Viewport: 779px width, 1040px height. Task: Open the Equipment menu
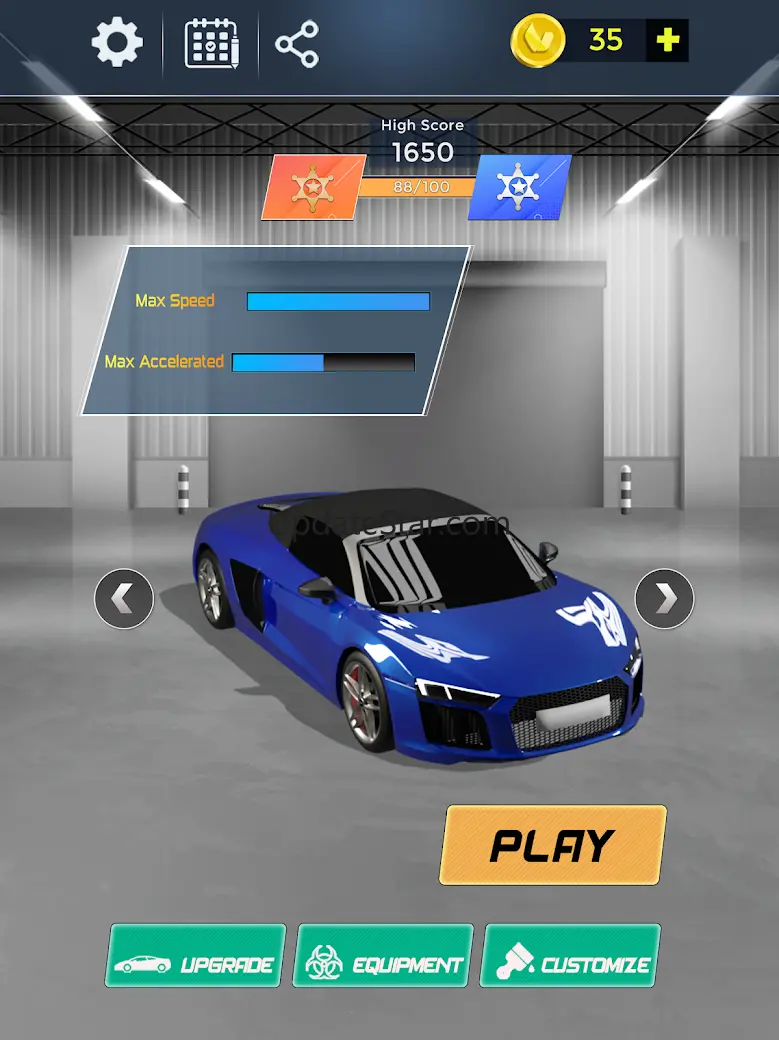point(383,955)
